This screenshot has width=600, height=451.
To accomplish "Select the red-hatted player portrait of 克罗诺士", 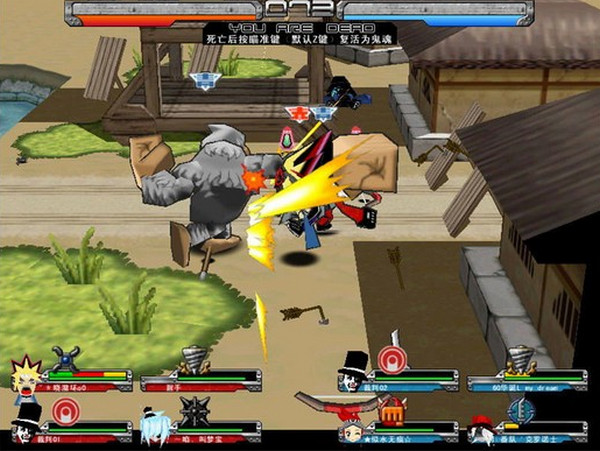I will (480, 430).
